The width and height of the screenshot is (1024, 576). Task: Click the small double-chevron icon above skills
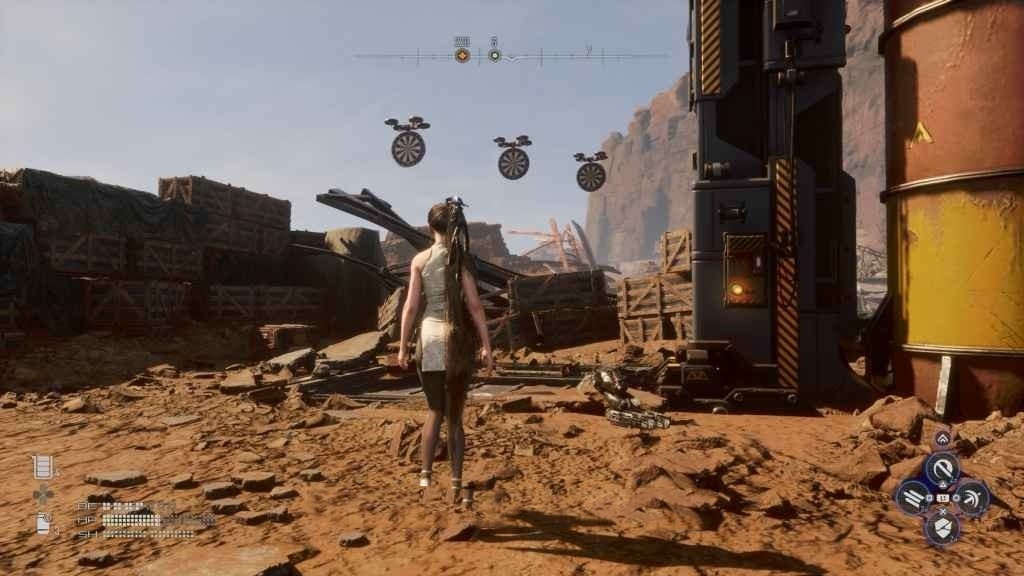(x=942, y=438)
